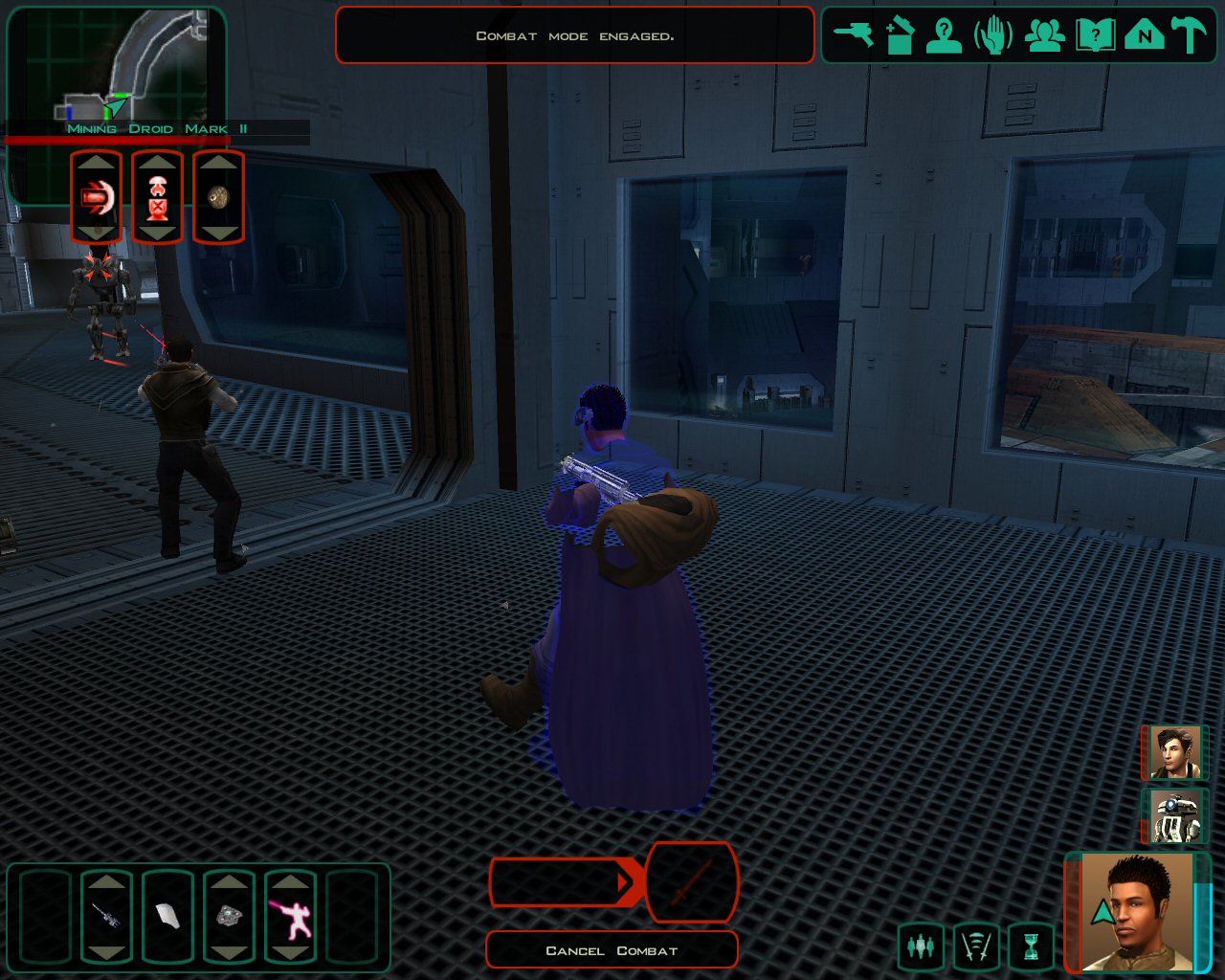Open the Options menu (hammer icon)
The width and height of the screenshot is (1225, 980).
pos(1190,35)
